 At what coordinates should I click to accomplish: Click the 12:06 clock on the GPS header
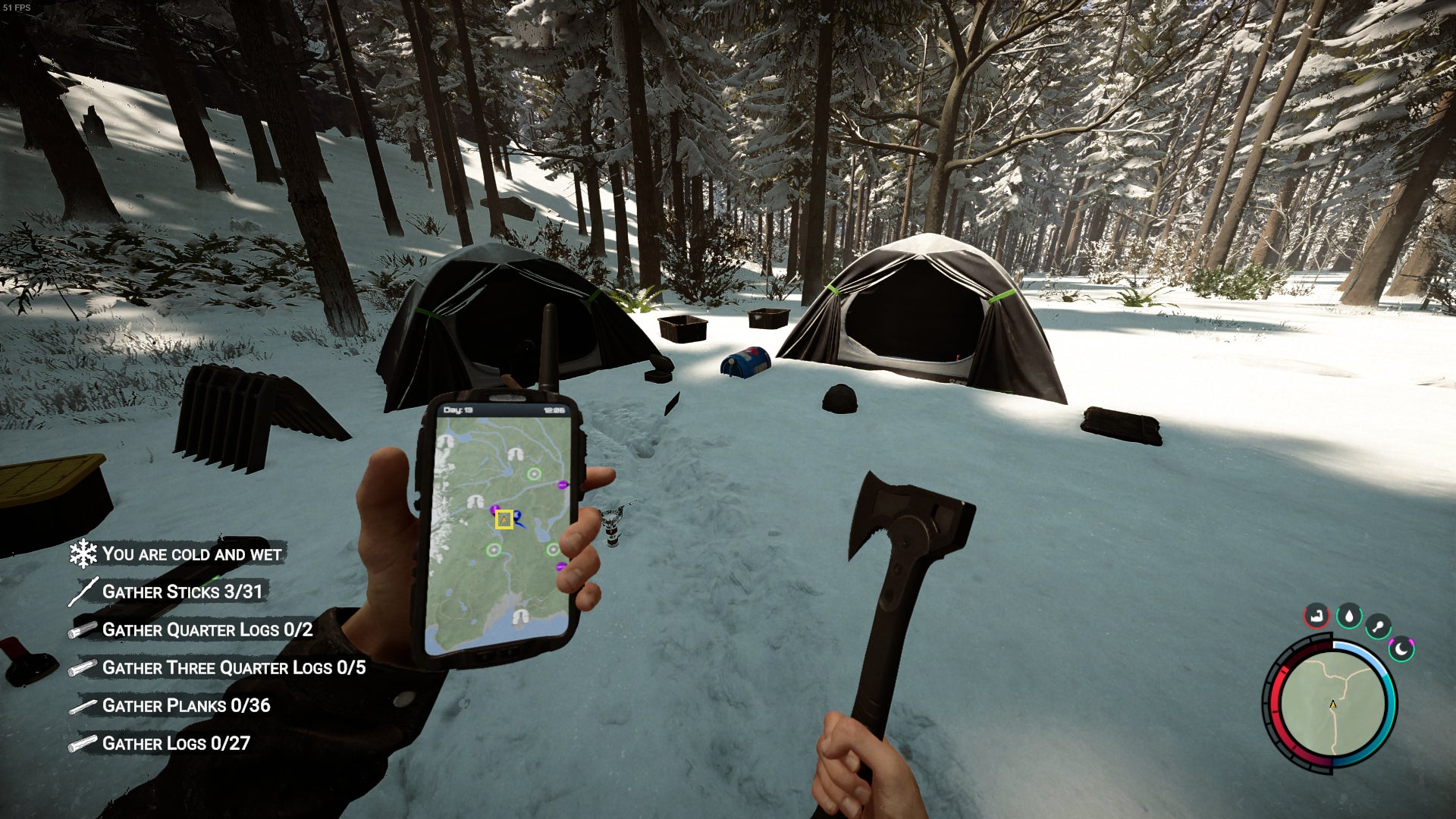point(554,409)
